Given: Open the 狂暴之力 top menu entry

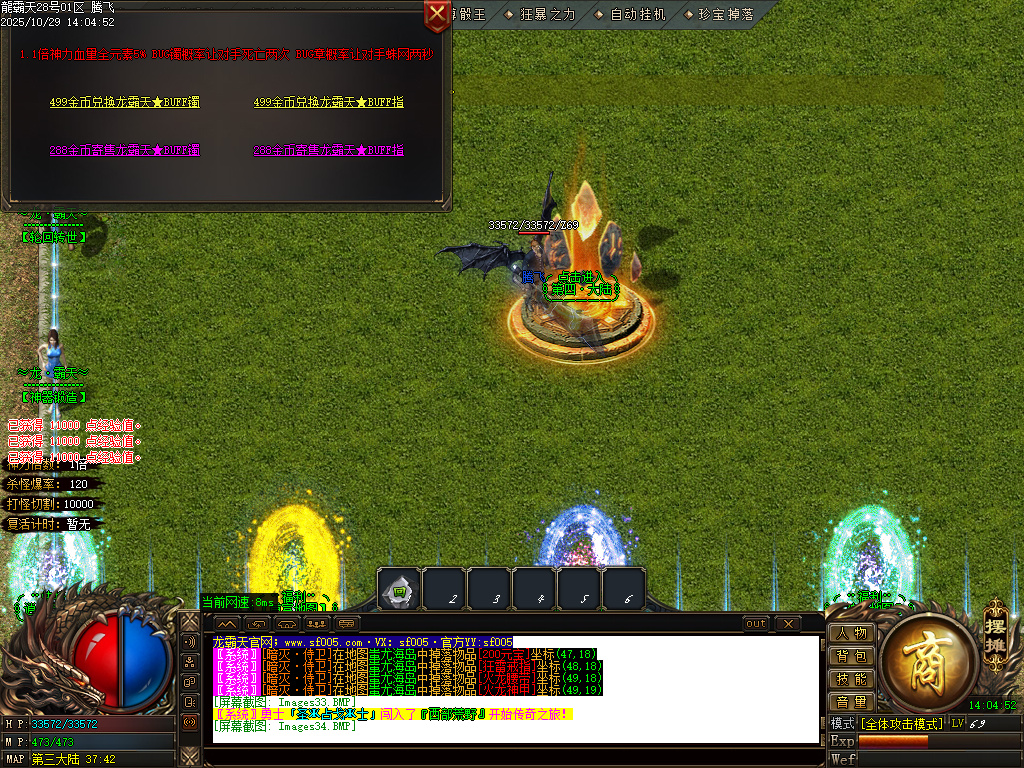Looking at the screenshot, I should click(540, 14).
